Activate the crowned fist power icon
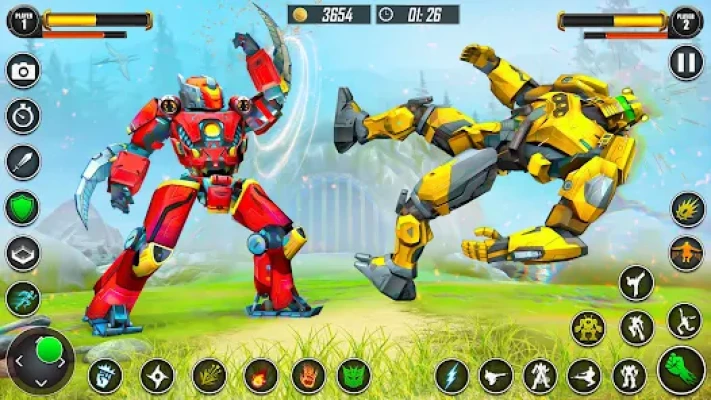The image size is (711, 400). [105, 376]
